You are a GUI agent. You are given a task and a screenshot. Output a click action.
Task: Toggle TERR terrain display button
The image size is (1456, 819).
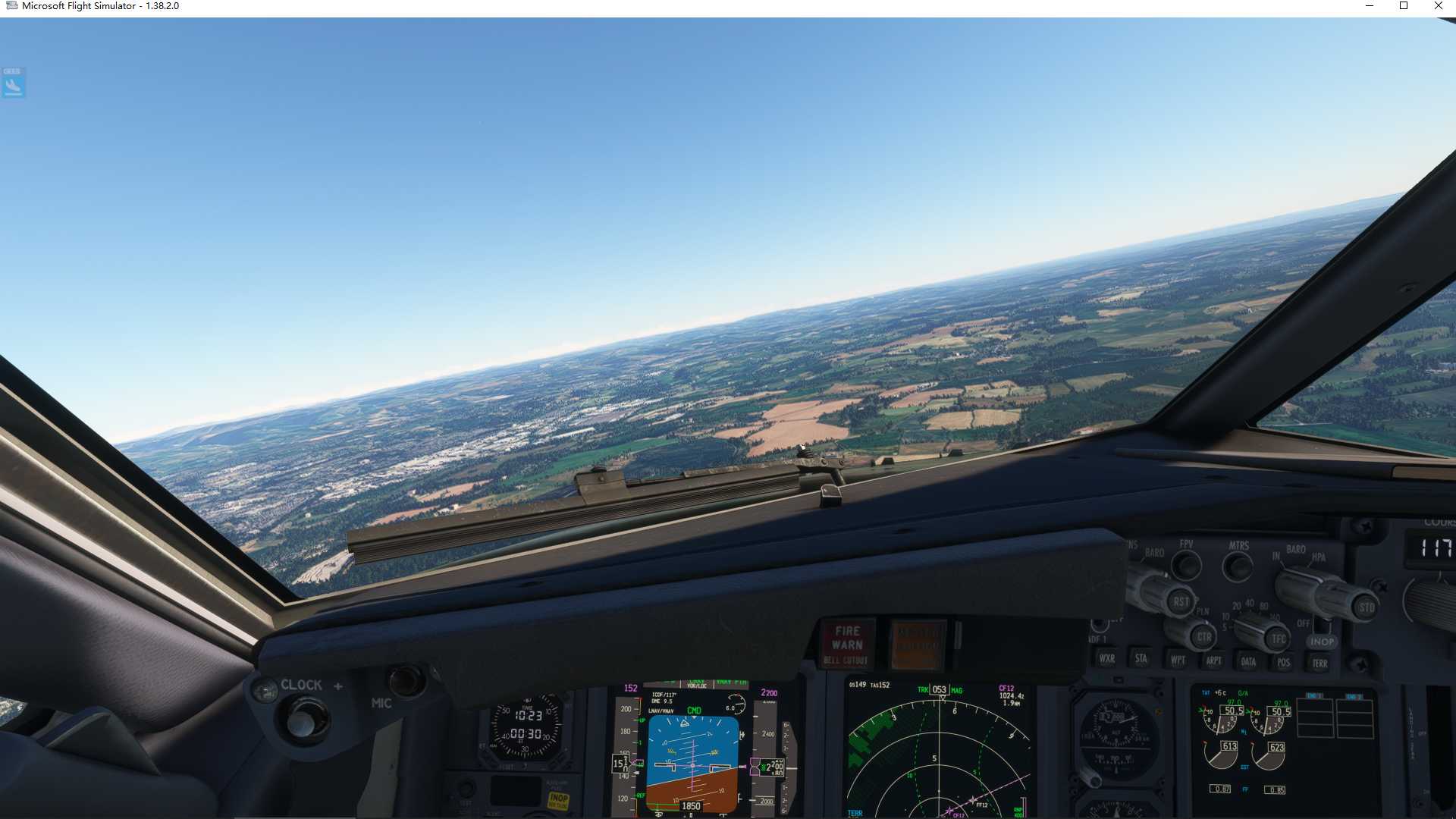pyautogui.click(x=1320, y=664)
